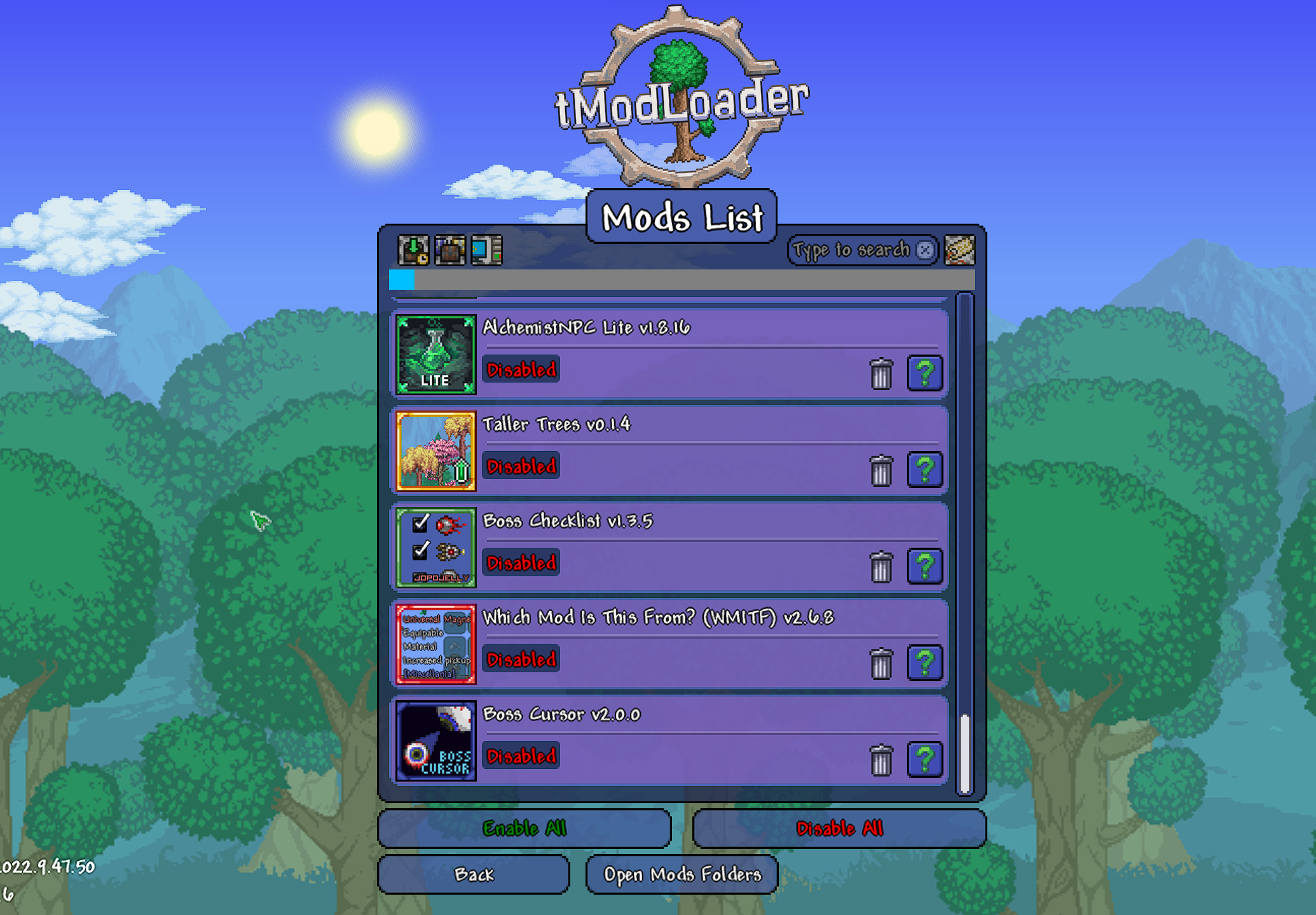This screenshot has height=915, width=1316.
Task: Enable the Taller Trees mod
Action: pos(521,466)
